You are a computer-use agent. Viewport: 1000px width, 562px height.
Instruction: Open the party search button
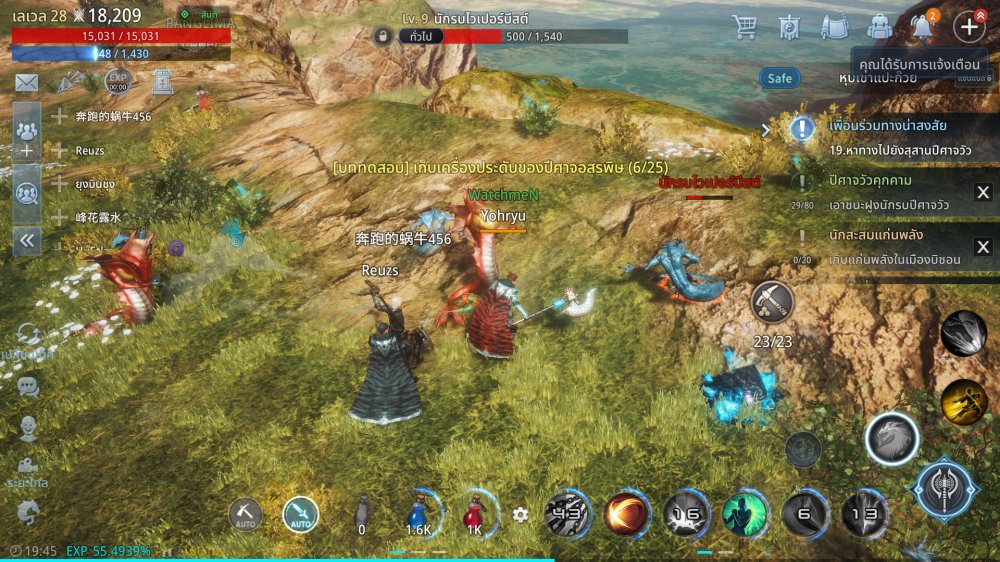point(26,192)
